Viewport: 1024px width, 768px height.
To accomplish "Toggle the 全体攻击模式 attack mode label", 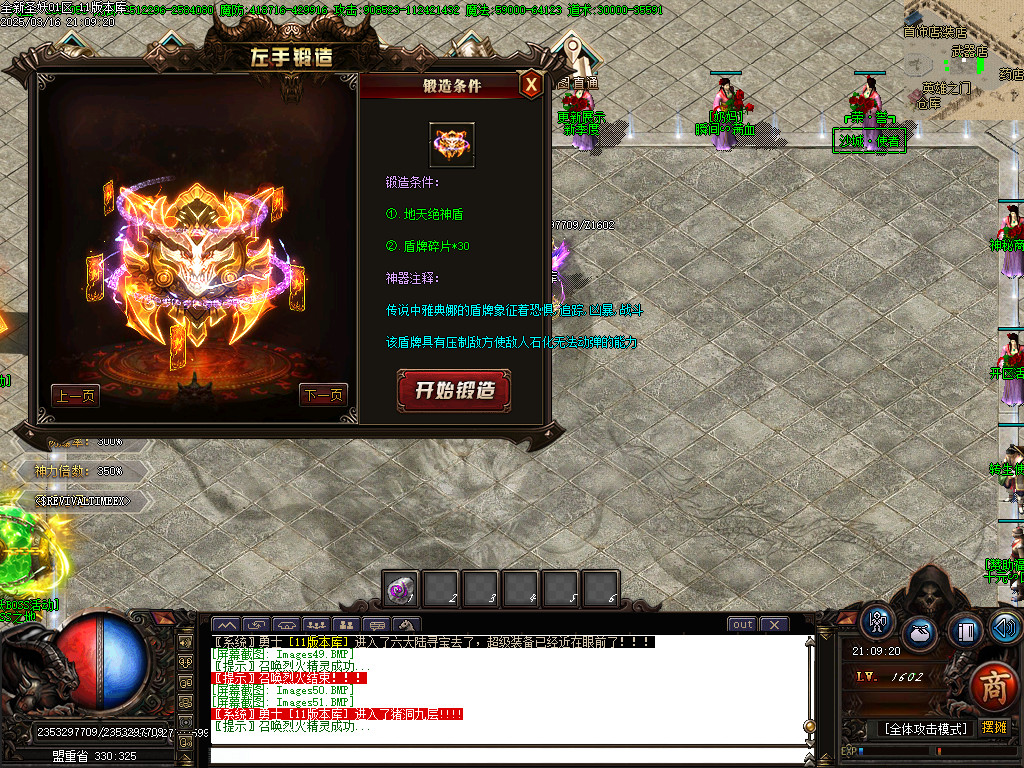I will click(x=926, y=728).
